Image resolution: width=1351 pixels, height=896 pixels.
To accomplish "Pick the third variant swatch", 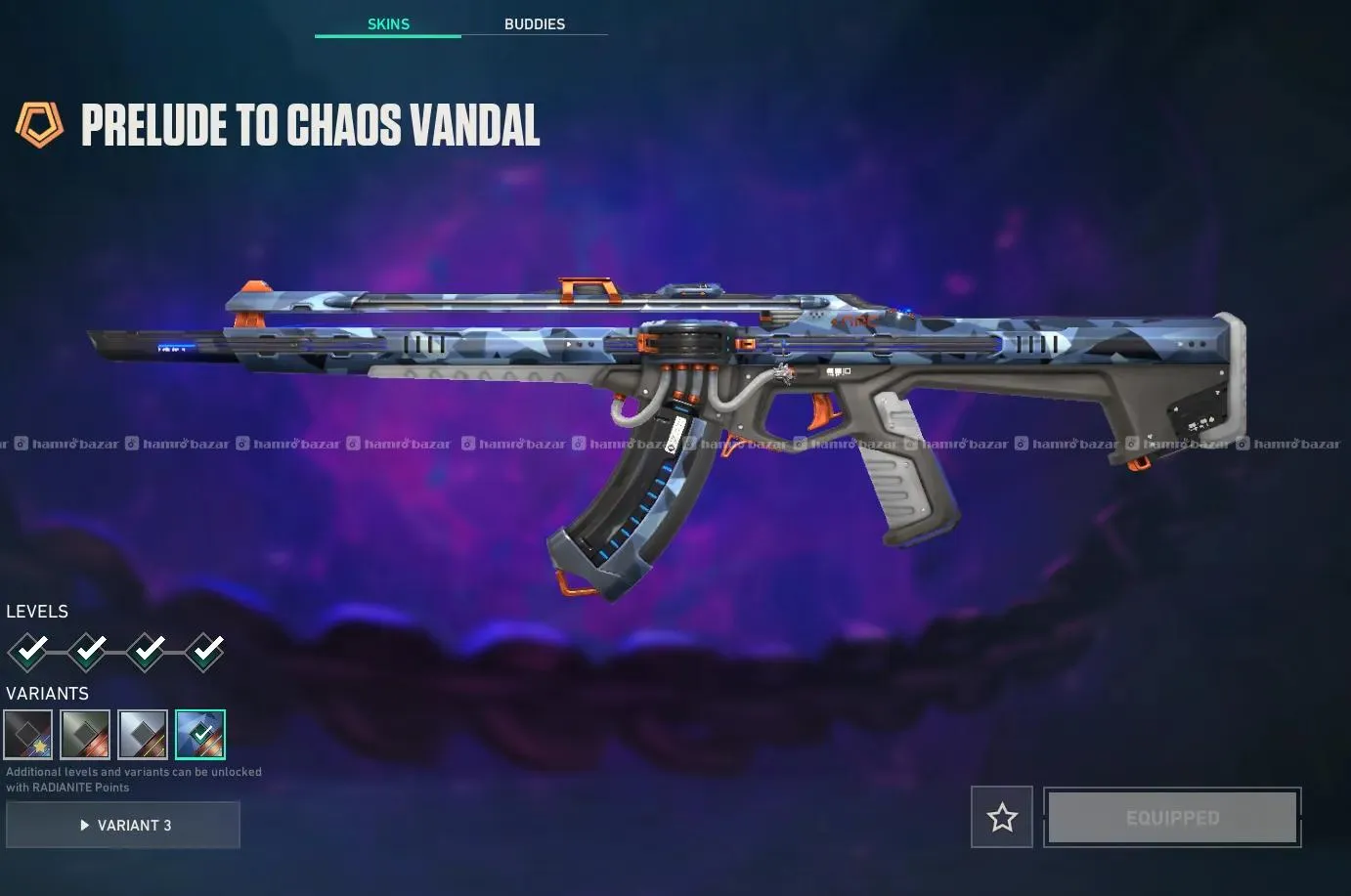I will [x=143, y=735].
